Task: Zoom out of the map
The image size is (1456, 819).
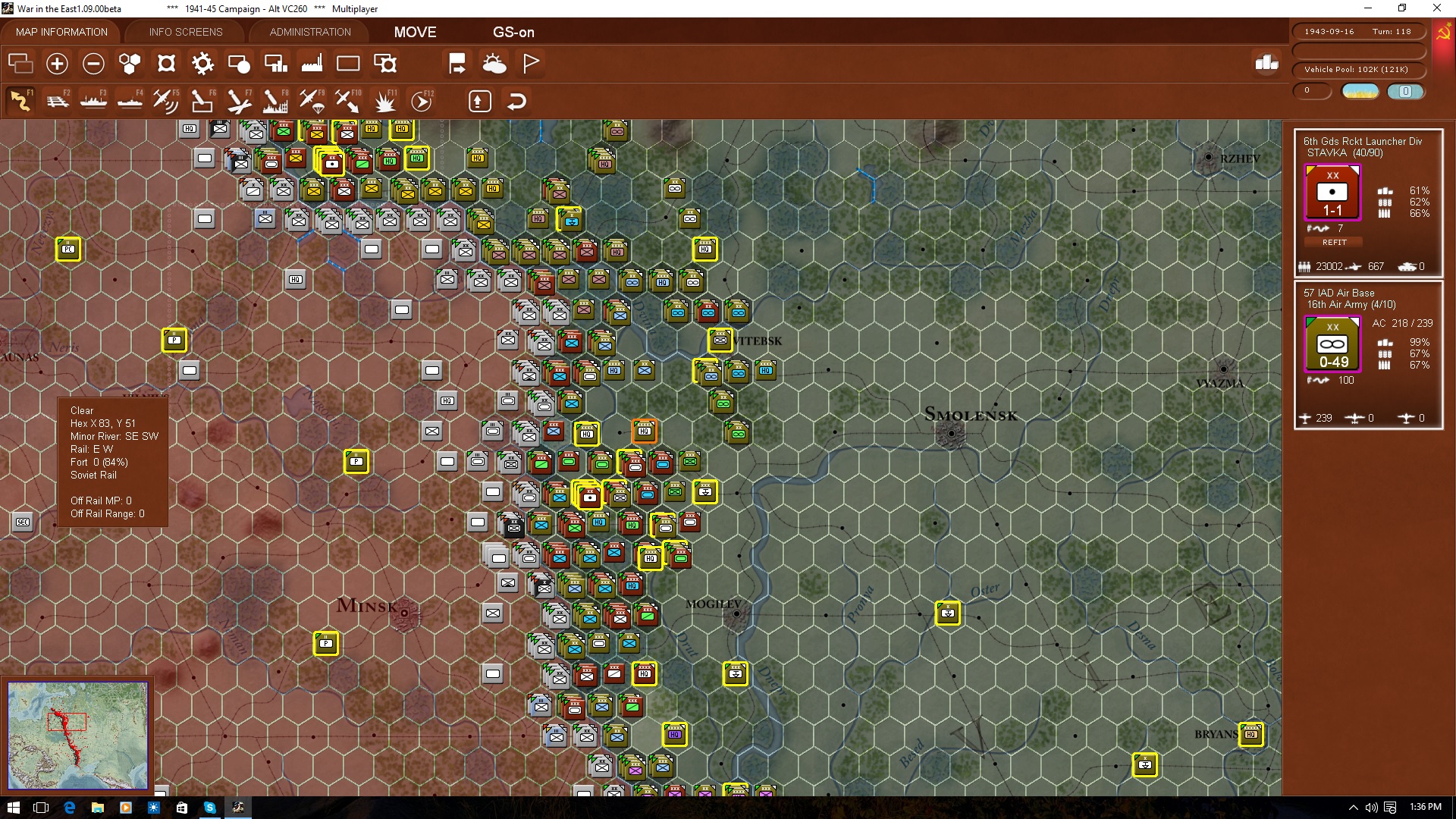Action: coord(93,64)
